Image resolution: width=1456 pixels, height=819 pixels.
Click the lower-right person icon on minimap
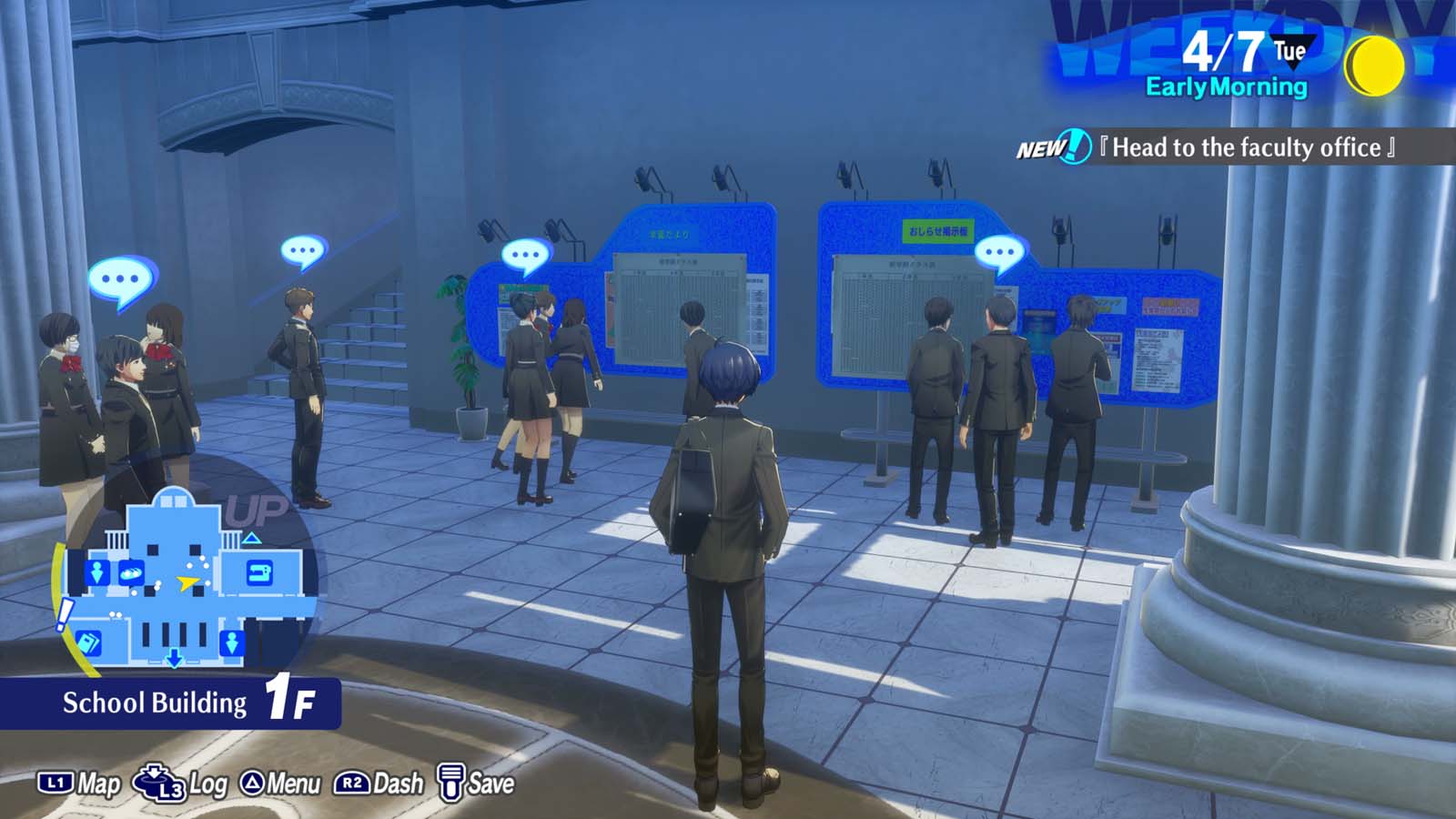[233, 643]
